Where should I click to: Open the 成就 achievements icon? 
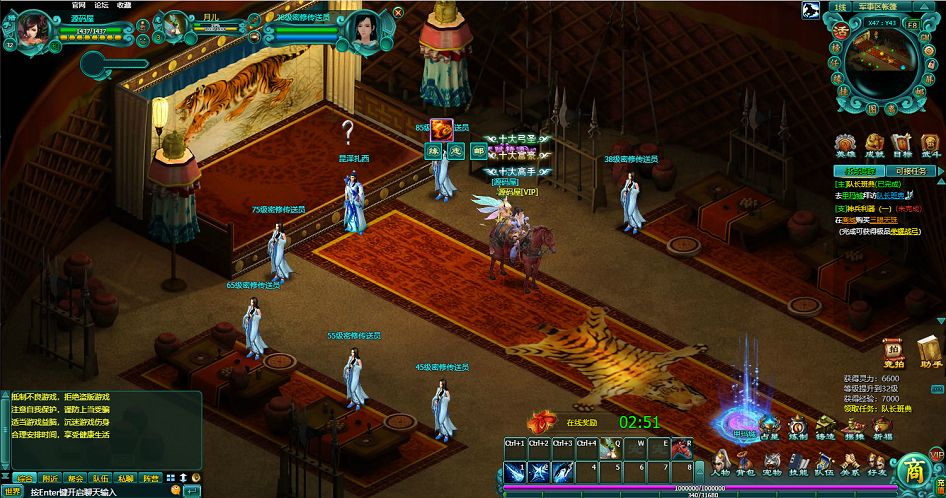[x=874, y=146]
